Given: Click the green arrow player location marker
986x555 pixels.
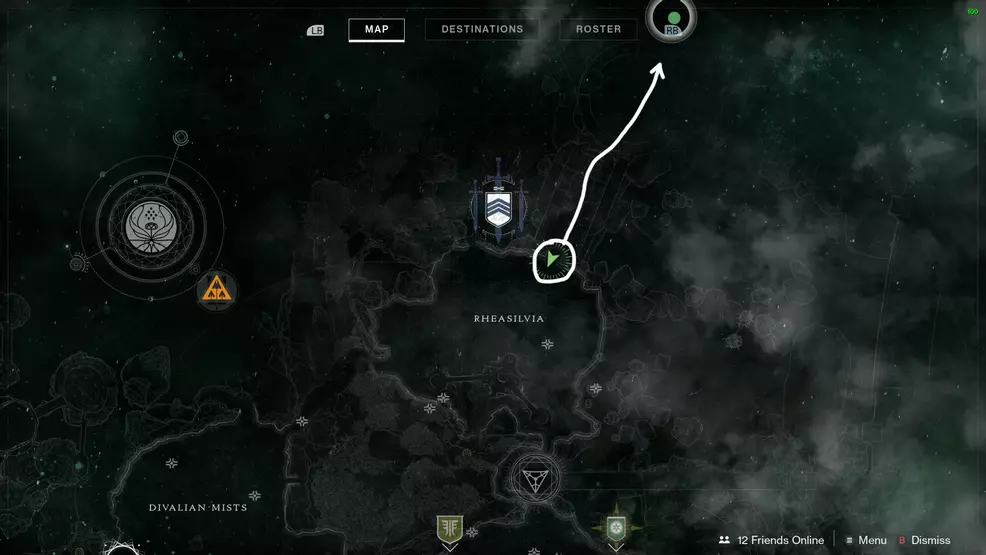Looking at the screenshot, I should tap(553, 261).
